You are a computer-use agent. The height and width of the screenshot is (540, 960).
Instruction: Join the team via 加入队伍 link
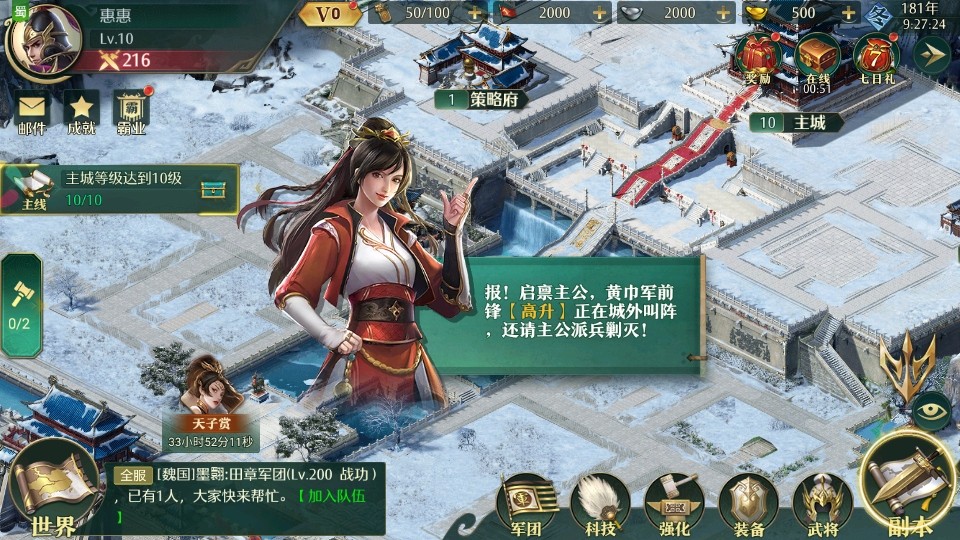pos(342,496)
